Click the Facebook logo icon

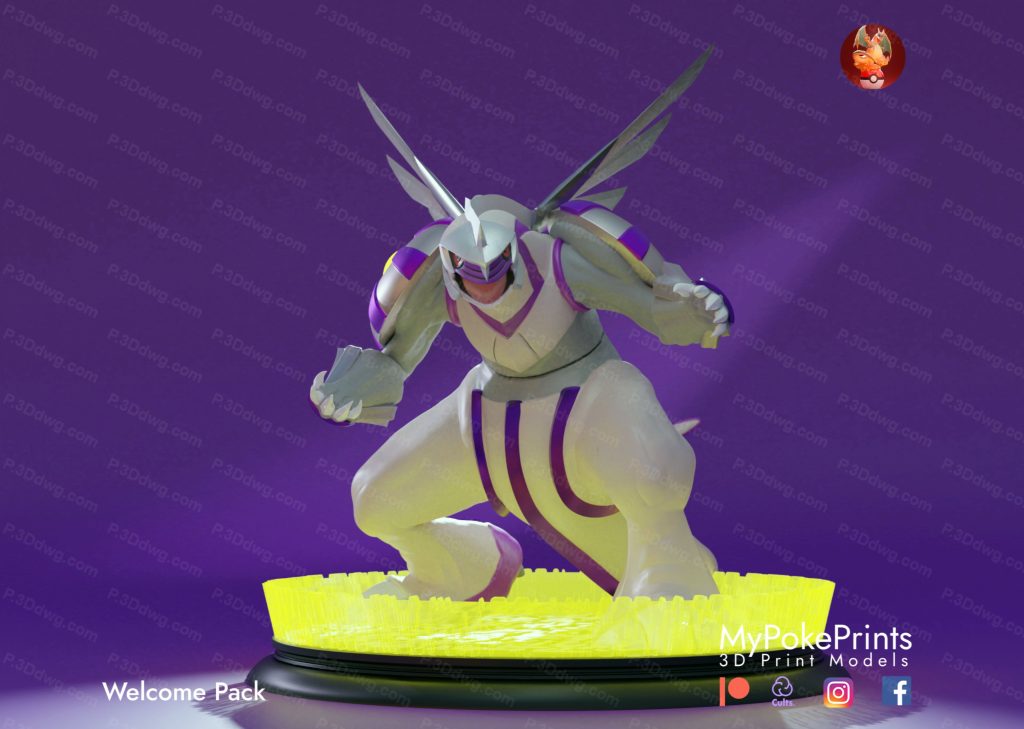896,691
